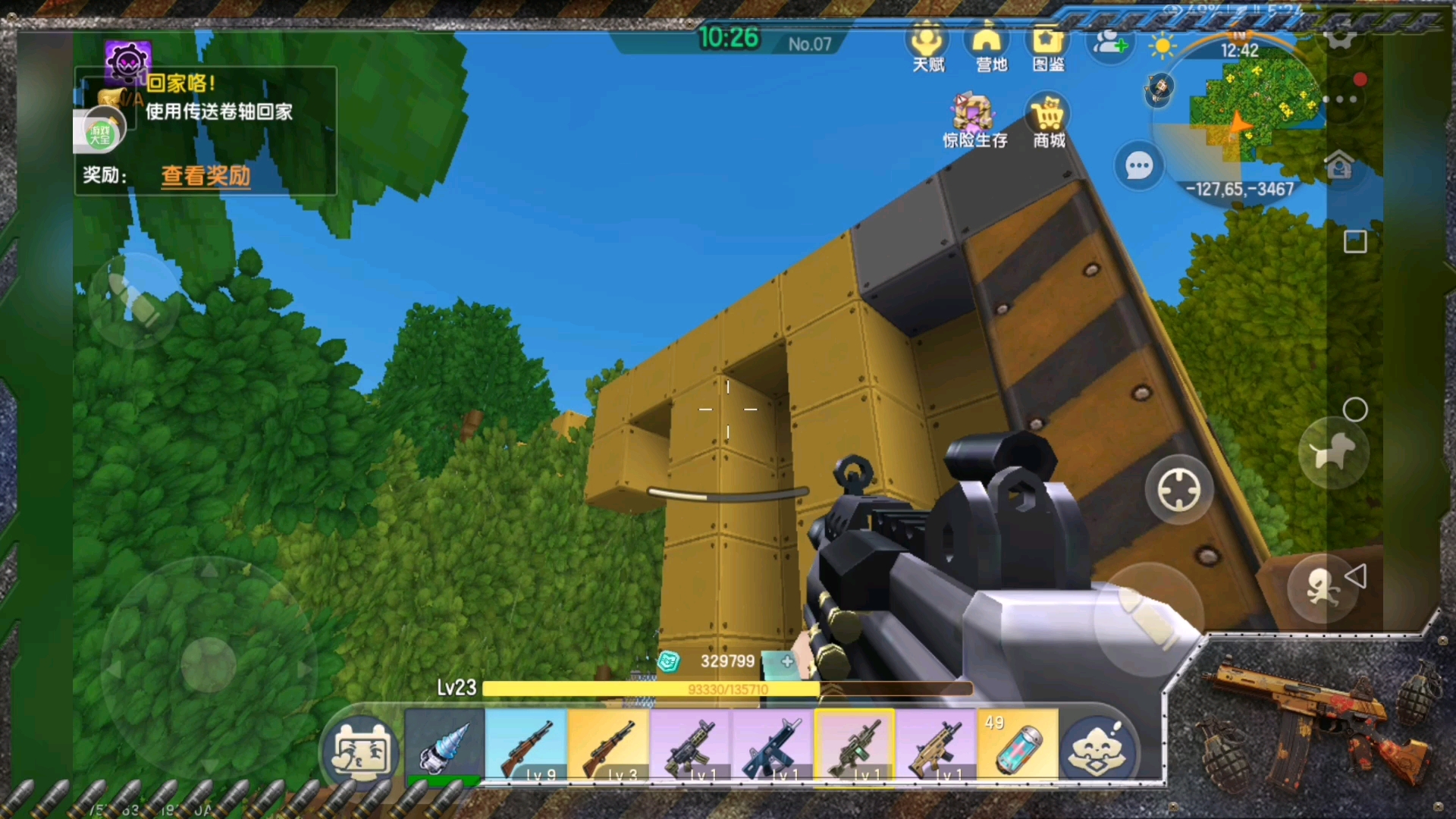The image size is (1456, 819).
Task: Open the circular minimap
Action: [x=1244, y=114]
